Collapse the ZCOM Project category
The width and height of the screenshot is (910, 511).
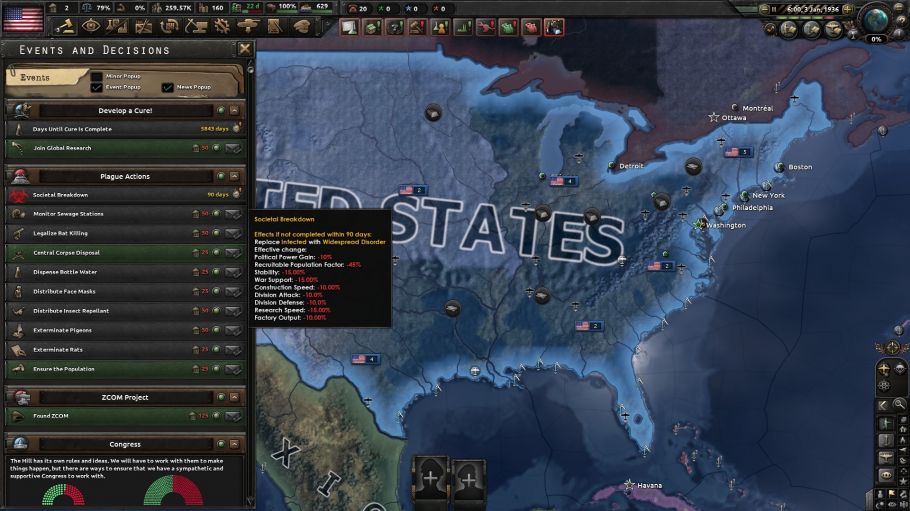pos(234,397)
